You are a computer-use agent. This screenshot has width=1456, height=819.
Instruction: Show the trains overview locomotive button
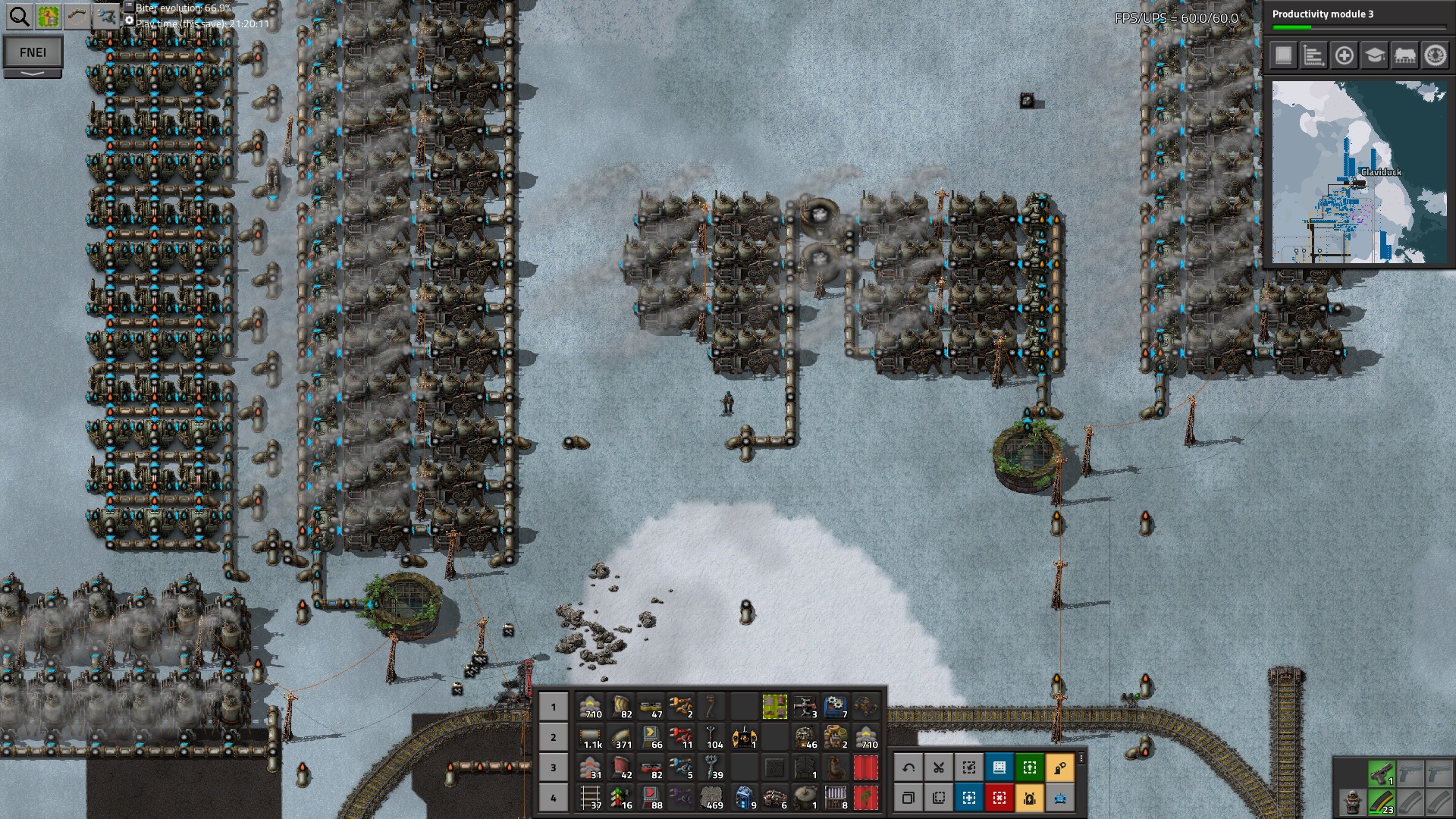coord(1404,55)
